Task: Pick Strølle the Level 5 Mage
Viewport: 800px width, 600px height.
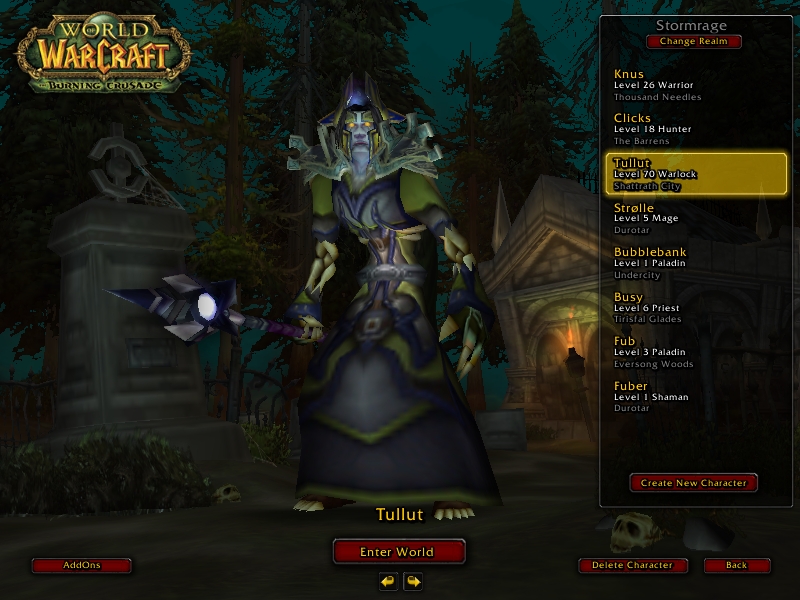Action: 697,218
